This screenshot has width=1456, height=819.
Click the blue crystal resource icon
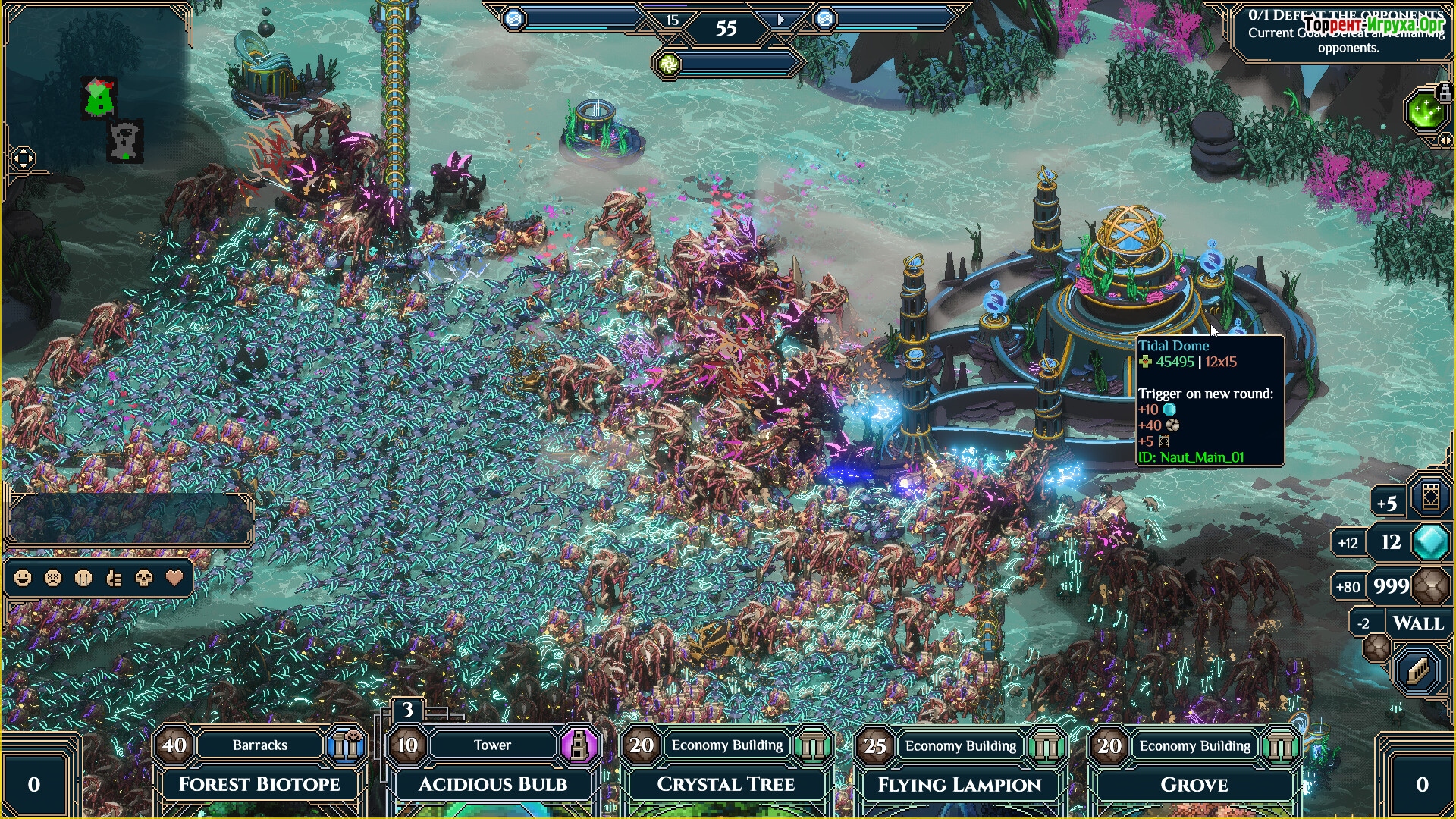[x=1431, y=542]
